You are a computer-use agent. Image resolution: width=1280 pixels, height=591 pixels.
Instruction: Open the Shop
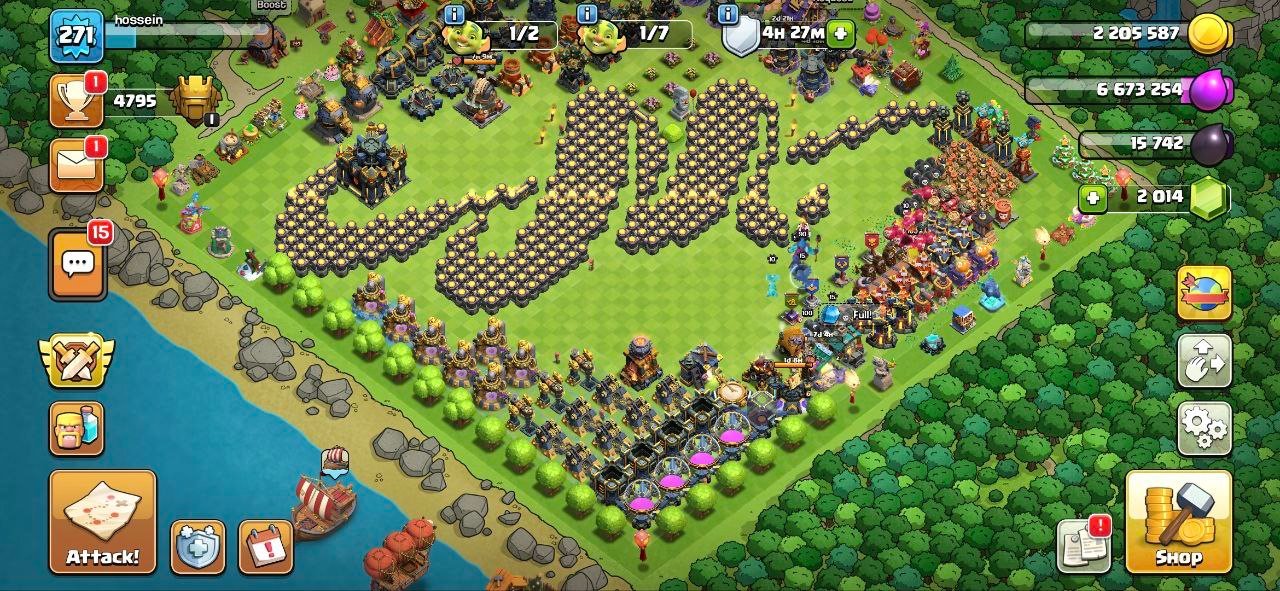[x=1178, y=521]
